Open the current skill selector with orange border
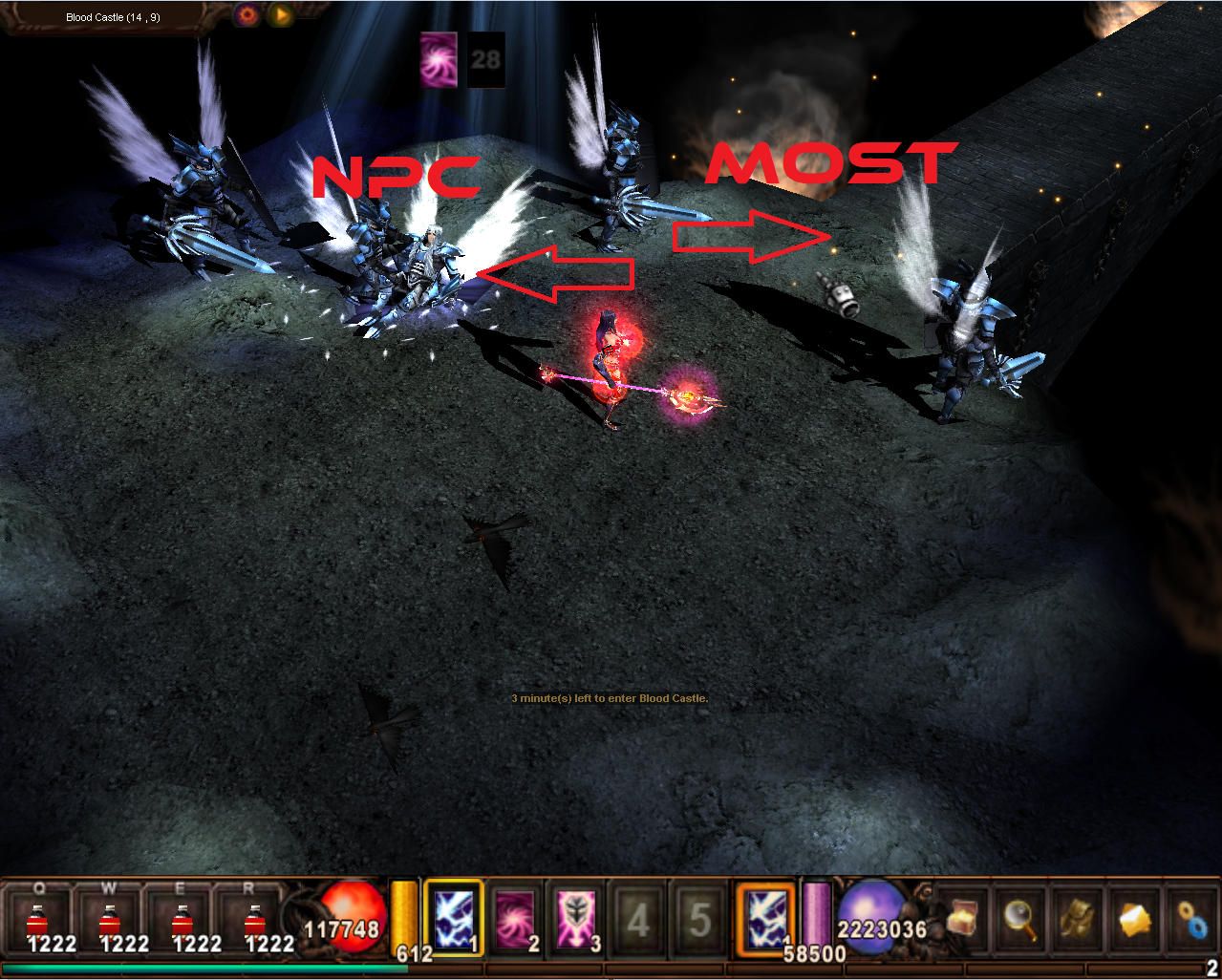This screenshot has height=980, width=1222. [x=766, y=917]
